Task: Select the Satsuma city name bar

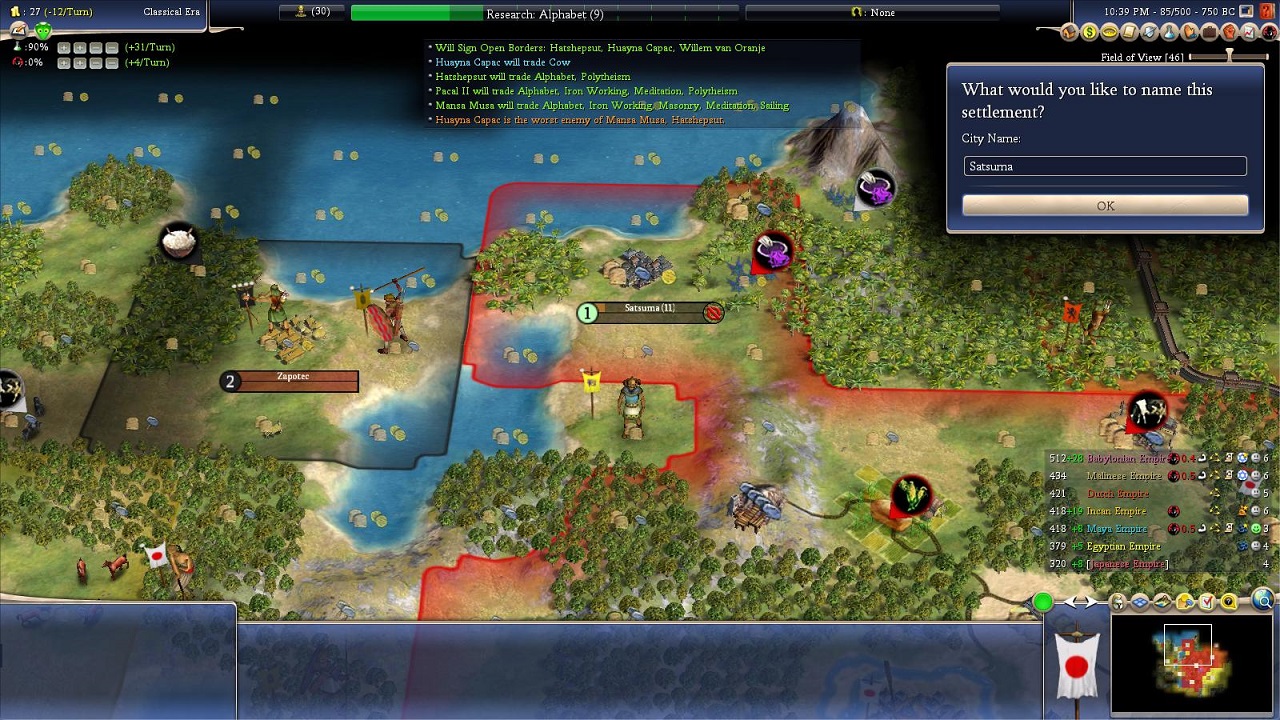Action: point(650,312)
